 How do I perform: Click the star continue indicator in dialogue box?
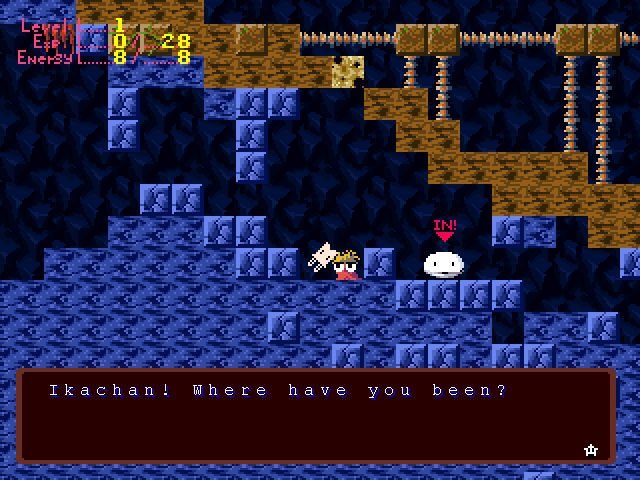[x=590, y=450]
